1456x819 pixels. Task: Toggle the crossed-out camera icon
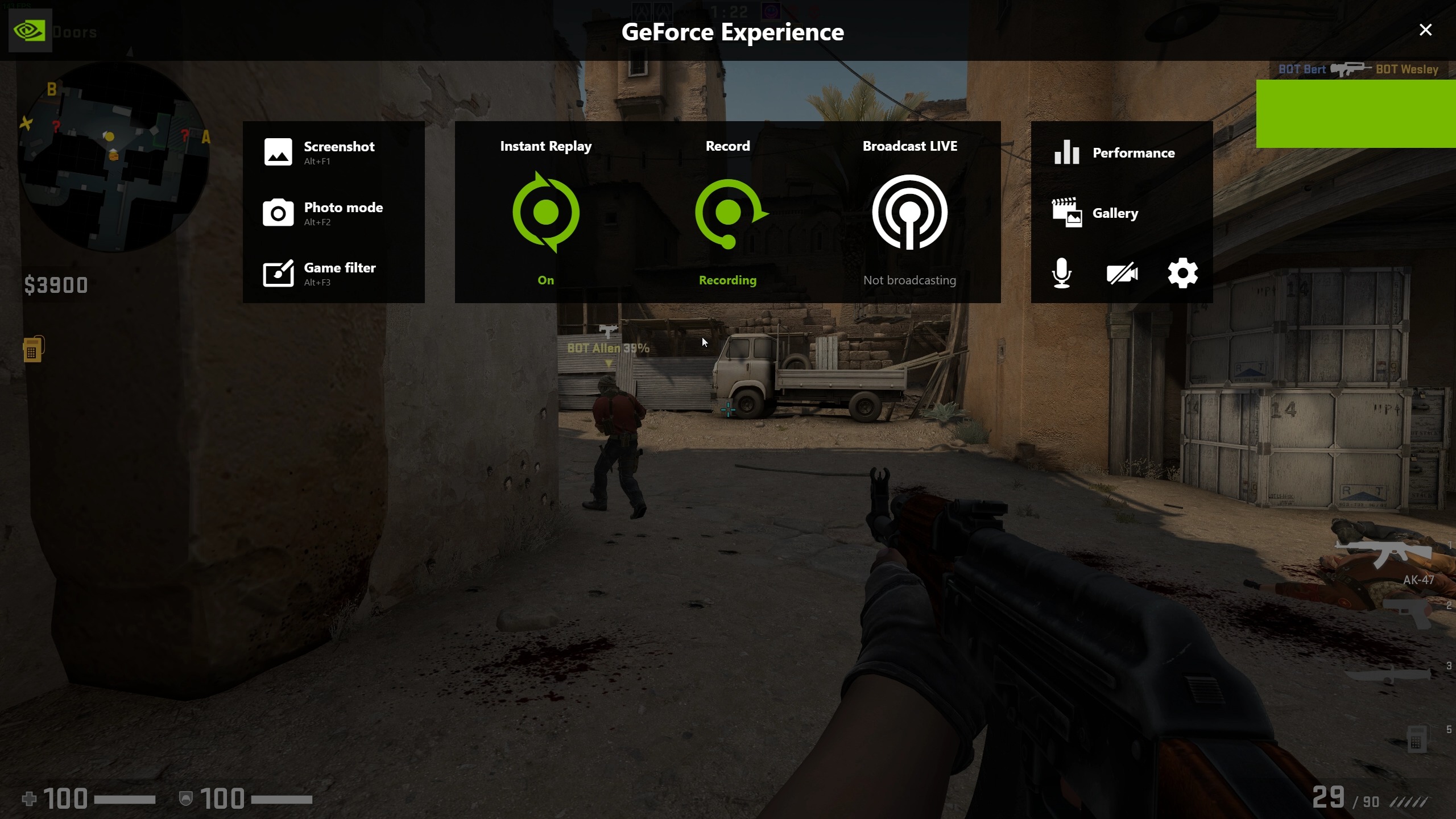[1122, 274]
